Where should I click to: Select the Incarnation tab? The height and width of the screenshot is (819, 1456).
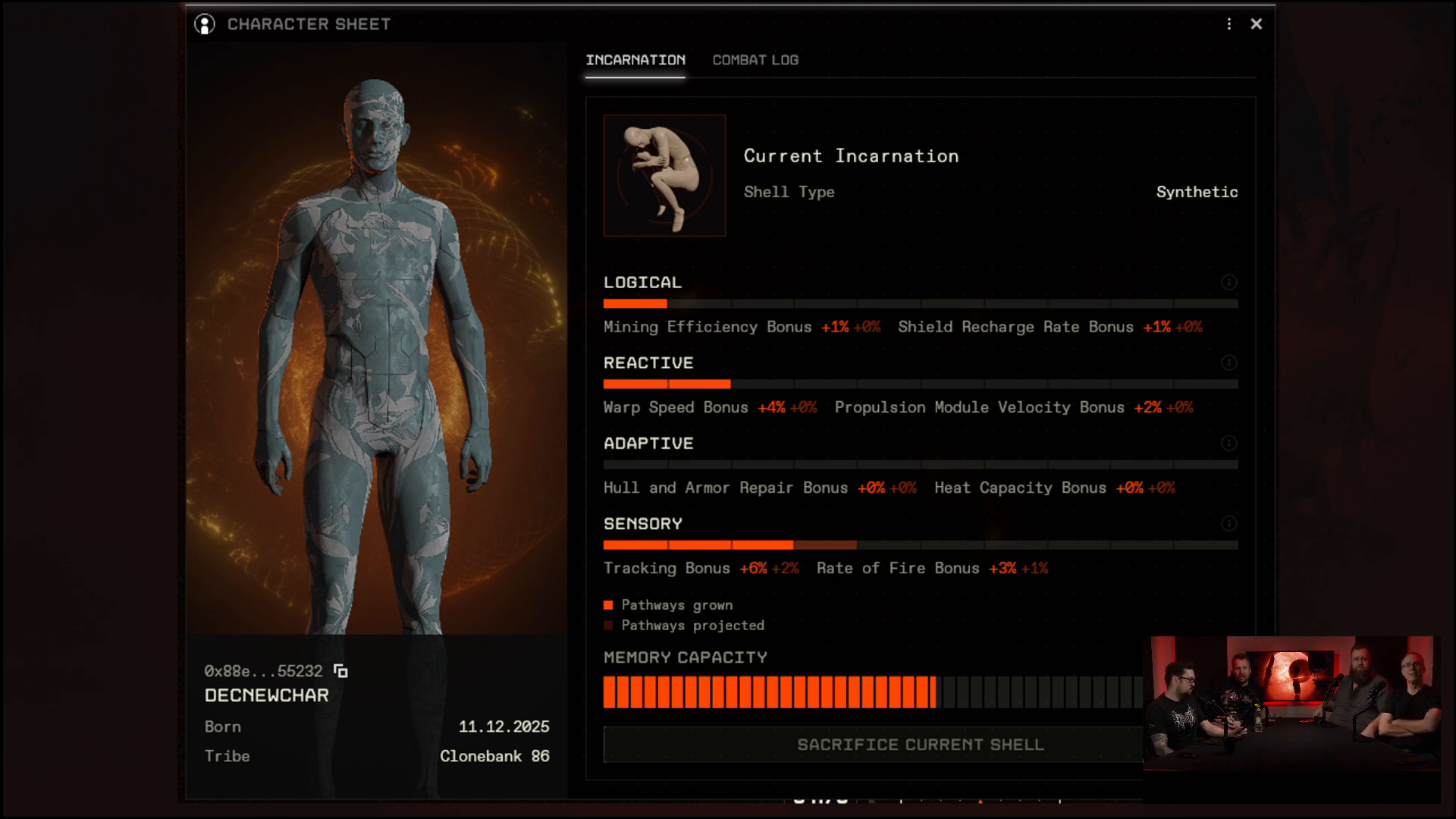click(x=635, y=60)
